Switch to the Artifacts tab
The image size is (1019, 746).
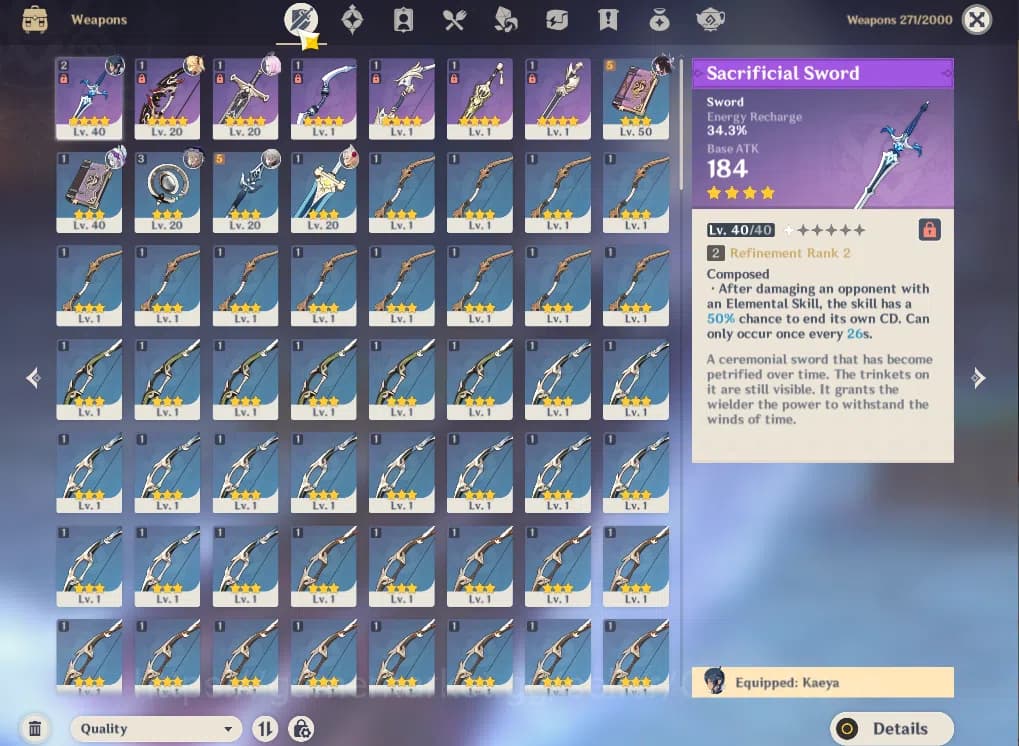coord(352,19)
